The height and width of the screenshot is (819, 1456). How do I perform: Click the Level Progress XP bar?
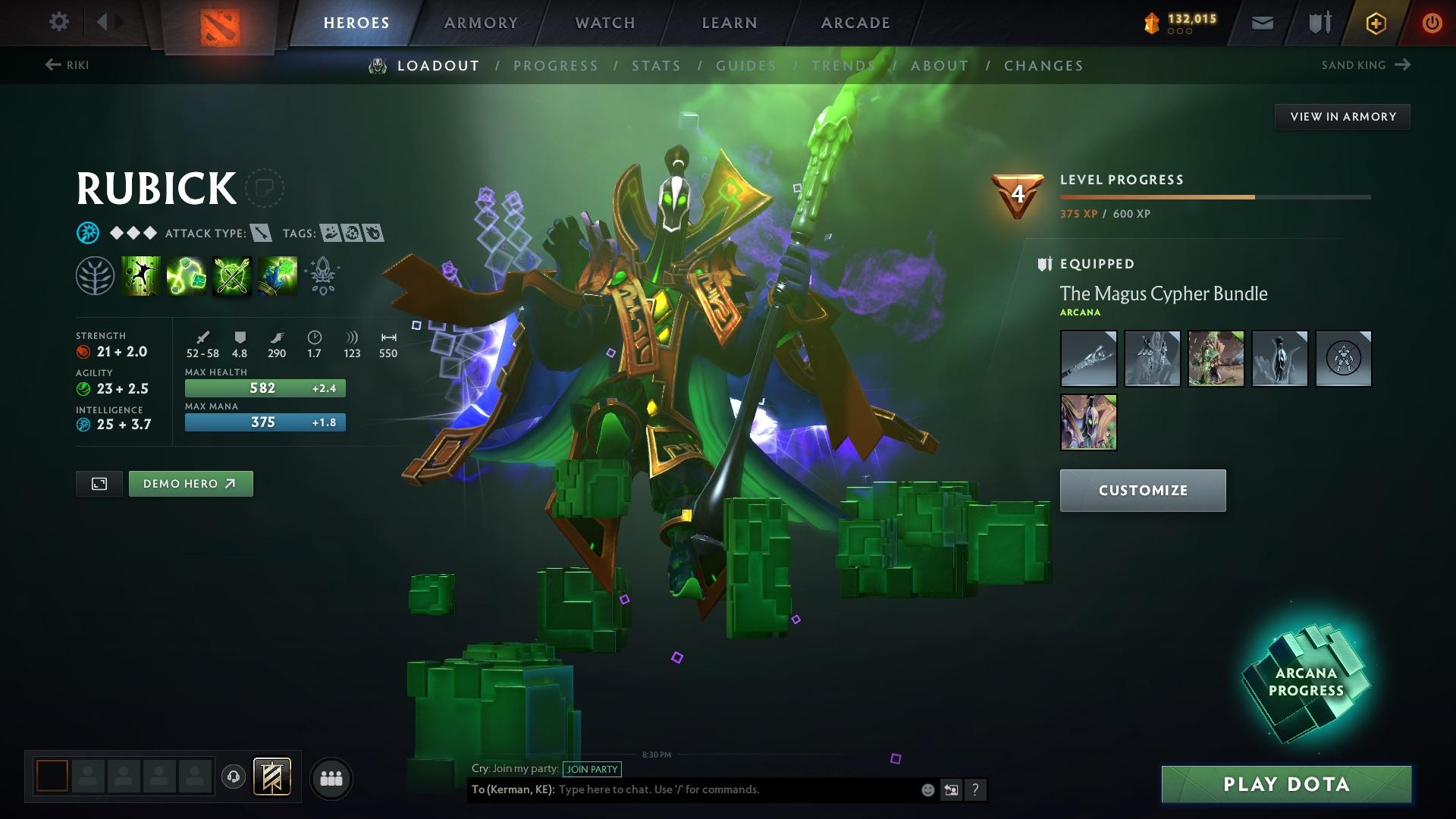coord(1213,196)
